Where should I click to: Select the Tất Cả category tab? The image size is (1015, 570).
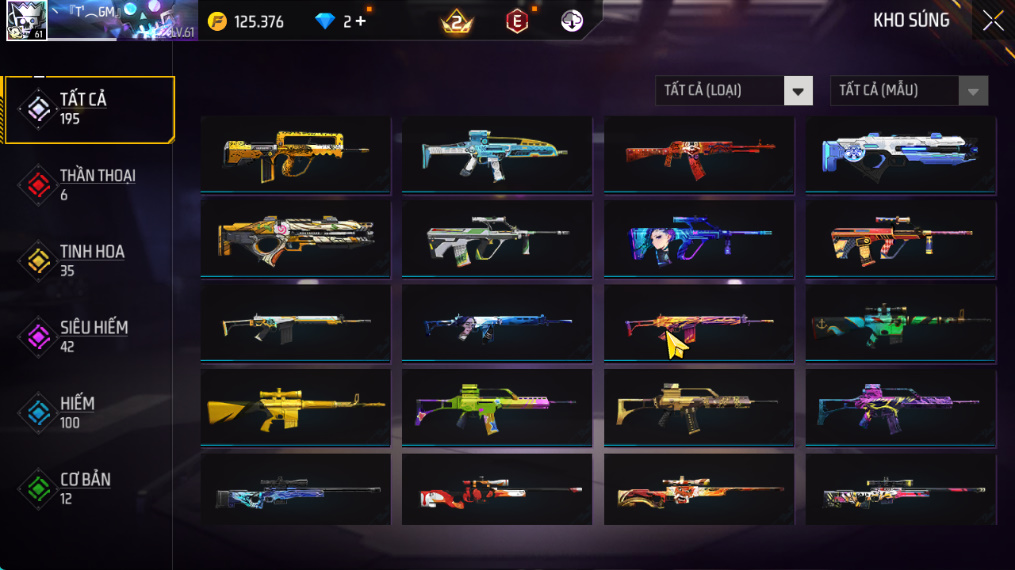click(88, 109)
